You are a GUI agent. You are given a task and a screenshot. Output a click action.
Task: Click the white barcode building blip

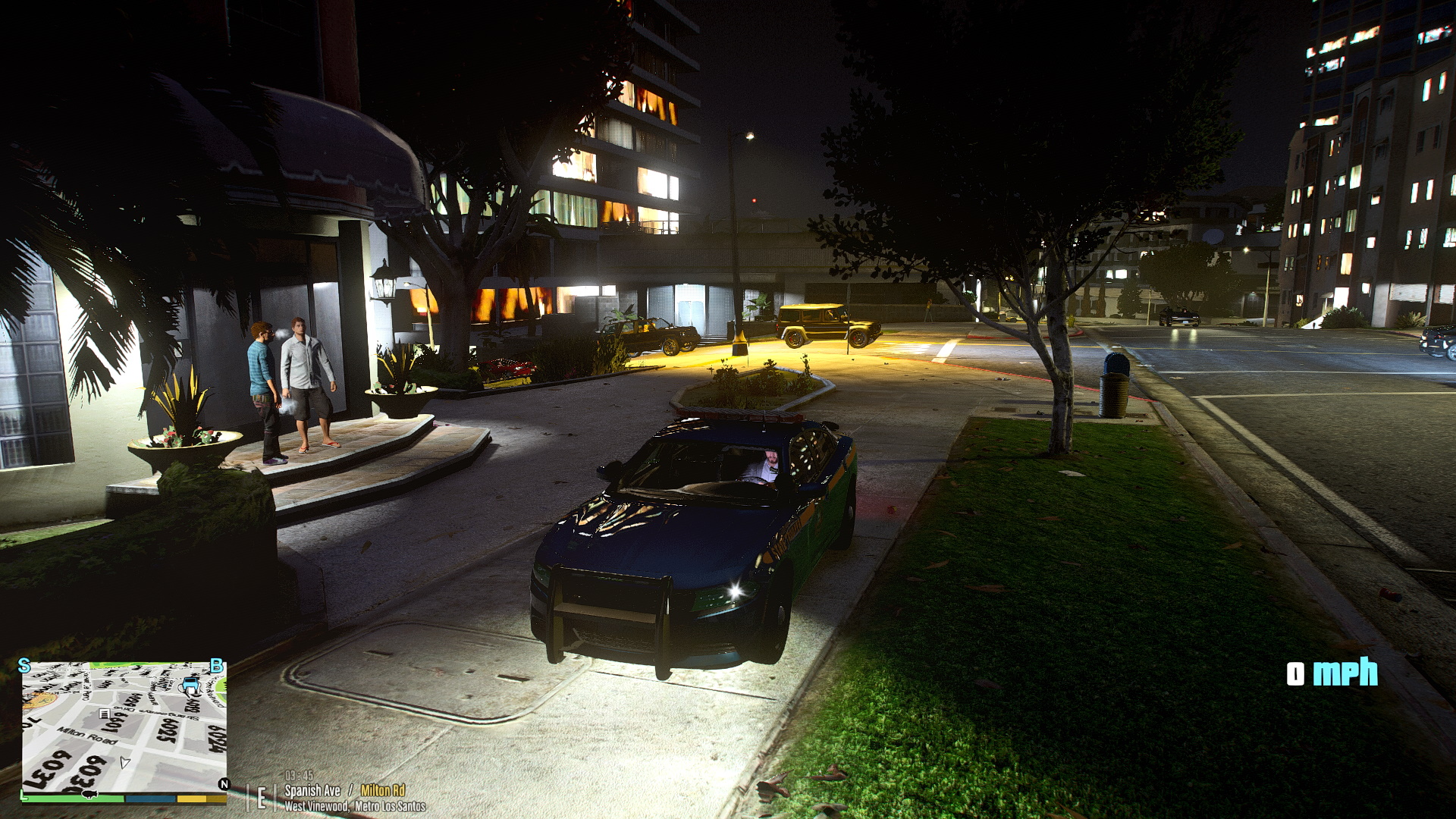pyautogui.click(x=105, y=714)
